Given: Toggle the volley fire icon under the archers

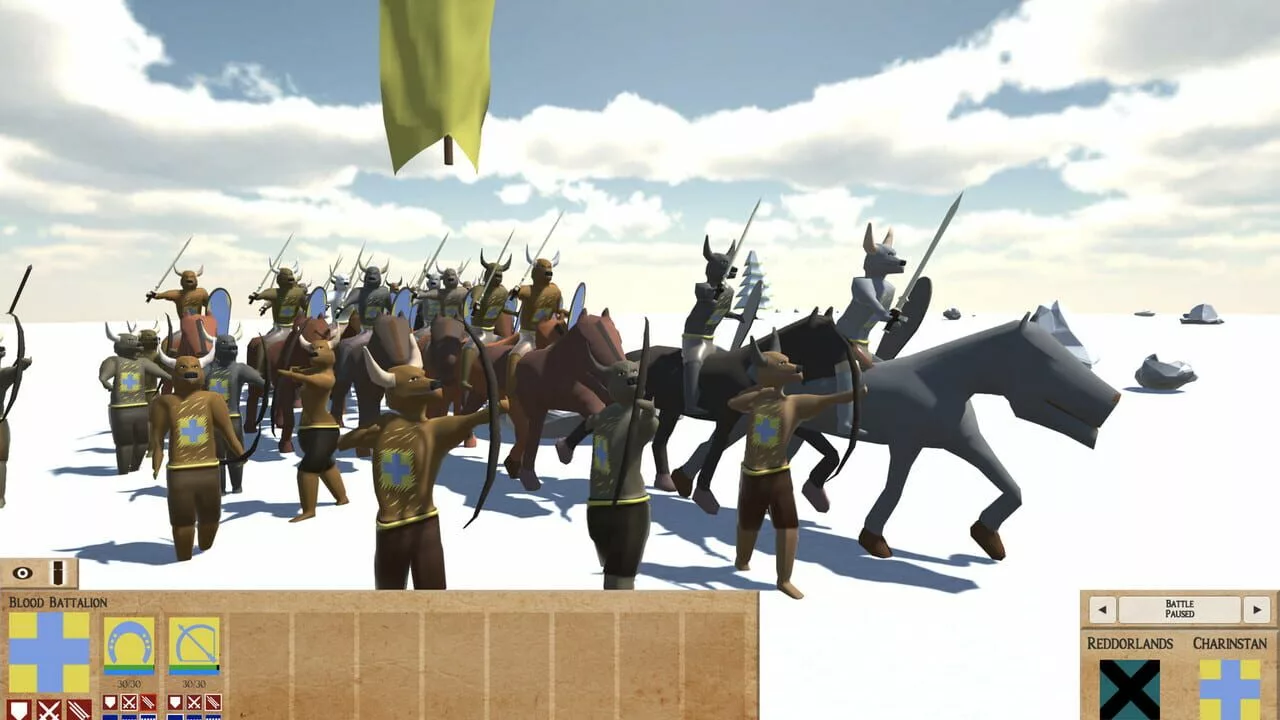Looking at the screenshot, I should point(212,703).
